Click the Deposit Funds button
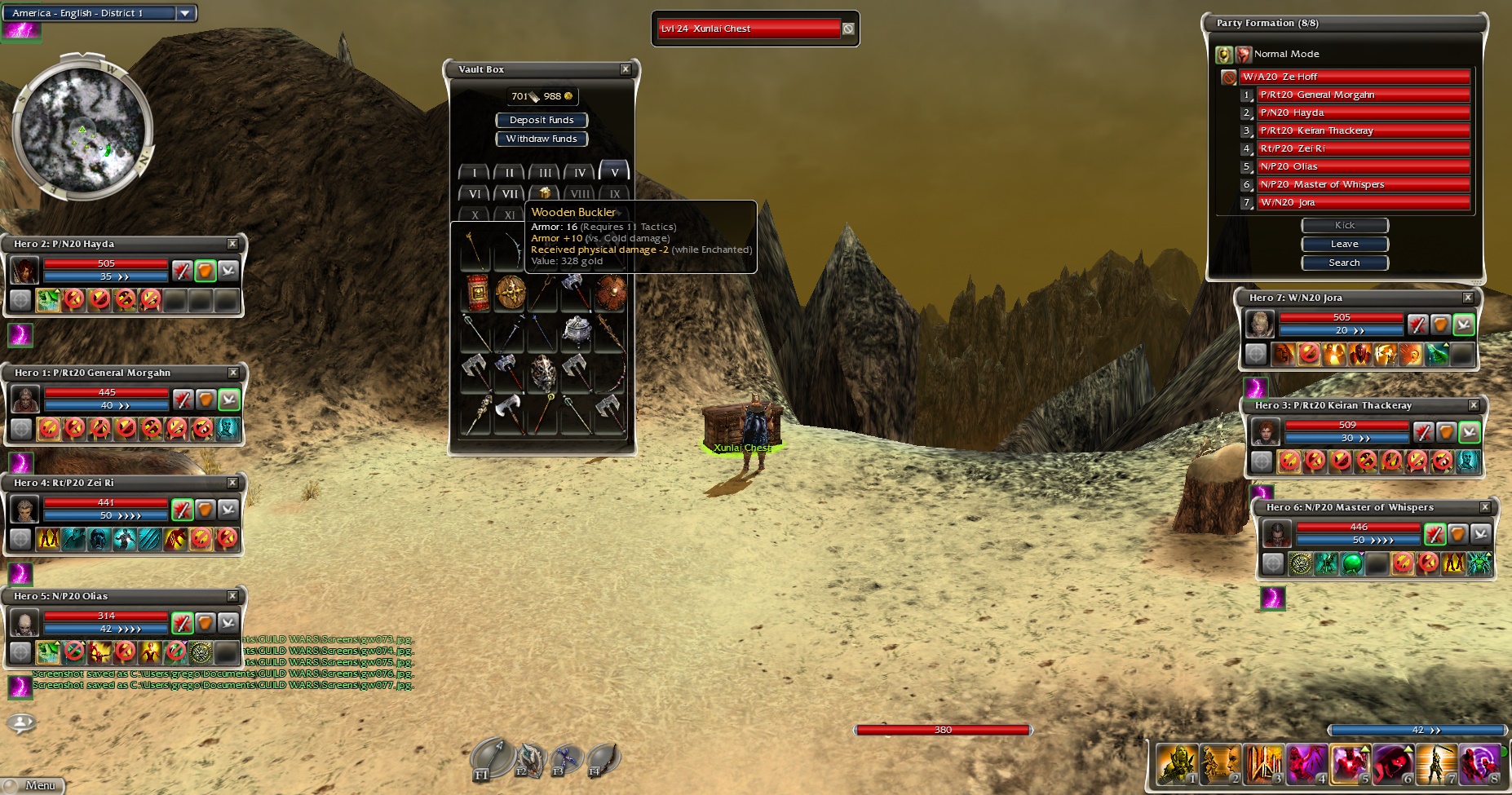The image size is (1512, 795). 542,120
